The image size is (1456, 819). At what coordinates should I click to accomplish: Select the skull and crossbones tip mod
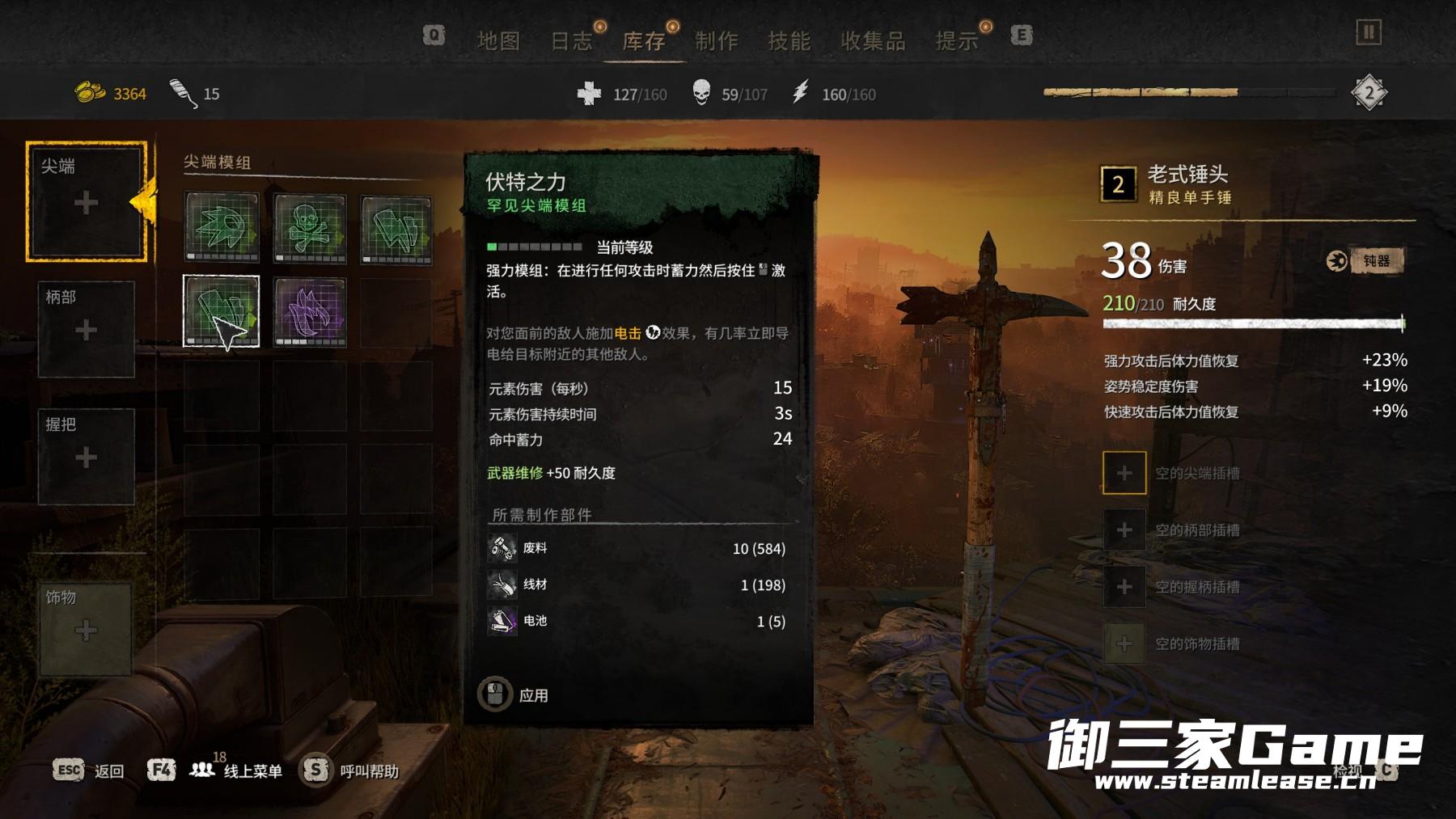(310, 230)
